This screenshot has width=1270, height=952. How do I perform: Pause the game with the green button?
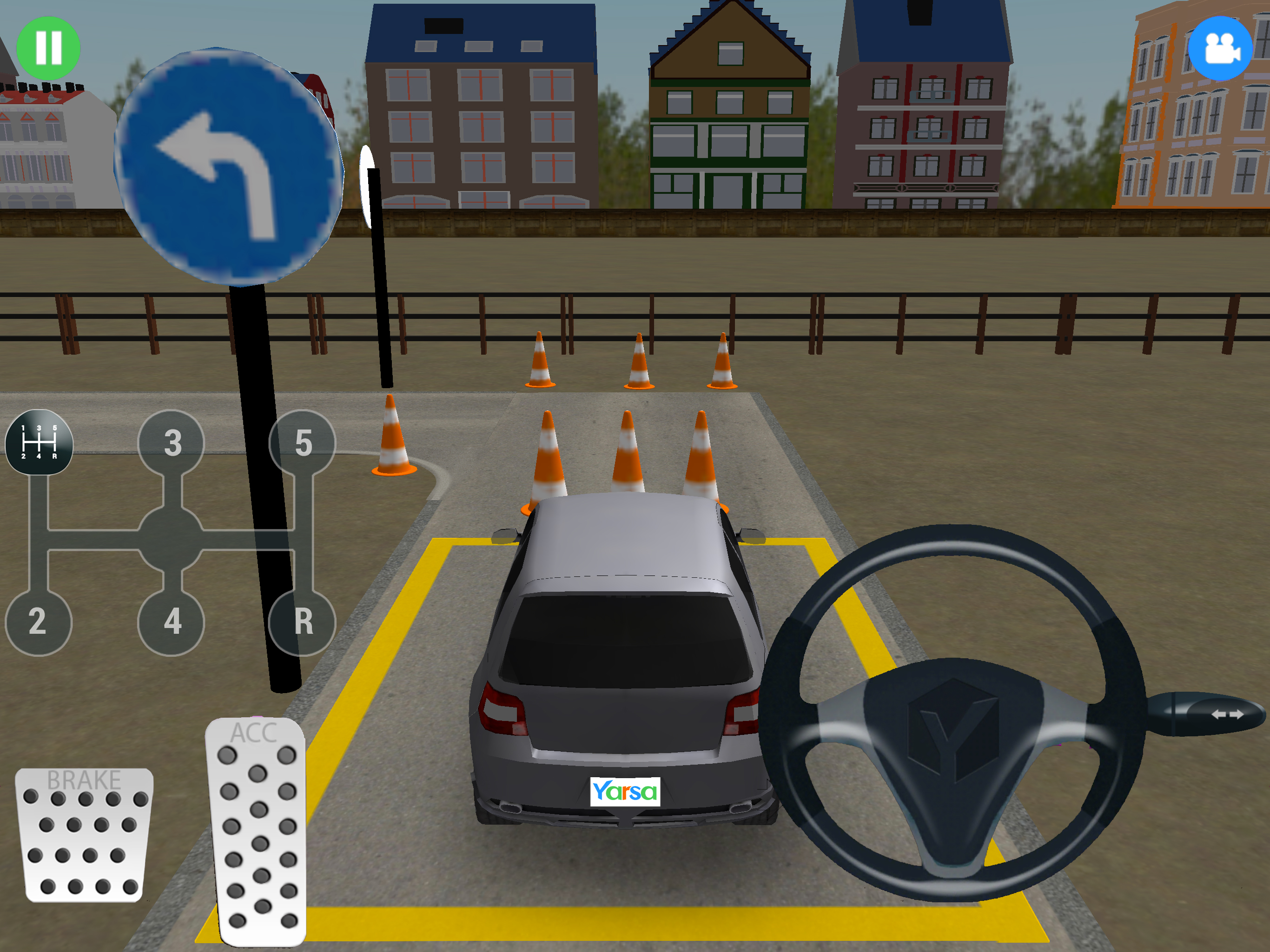click(x=48, y=48)
